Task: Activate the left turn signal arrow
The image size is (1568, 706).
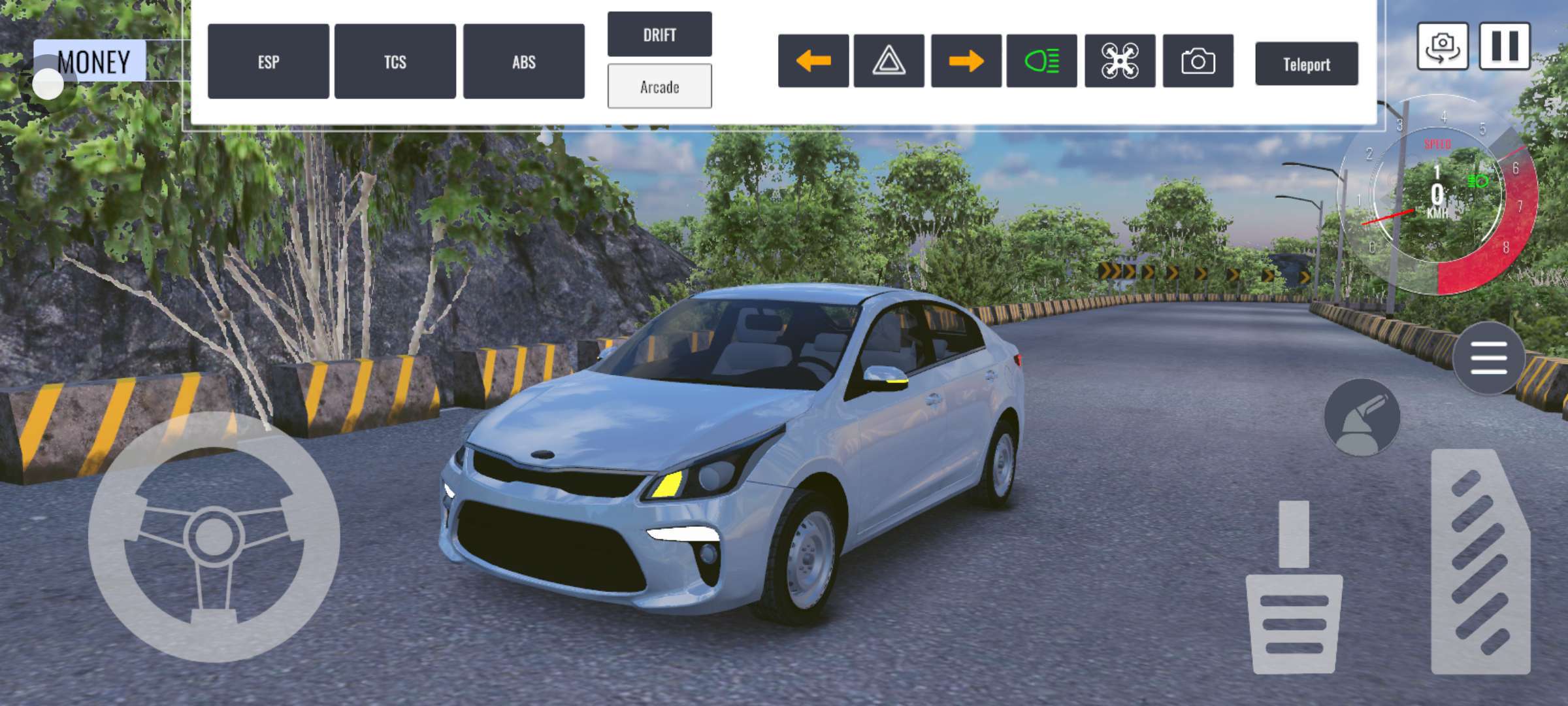Action: coord(813,61)
